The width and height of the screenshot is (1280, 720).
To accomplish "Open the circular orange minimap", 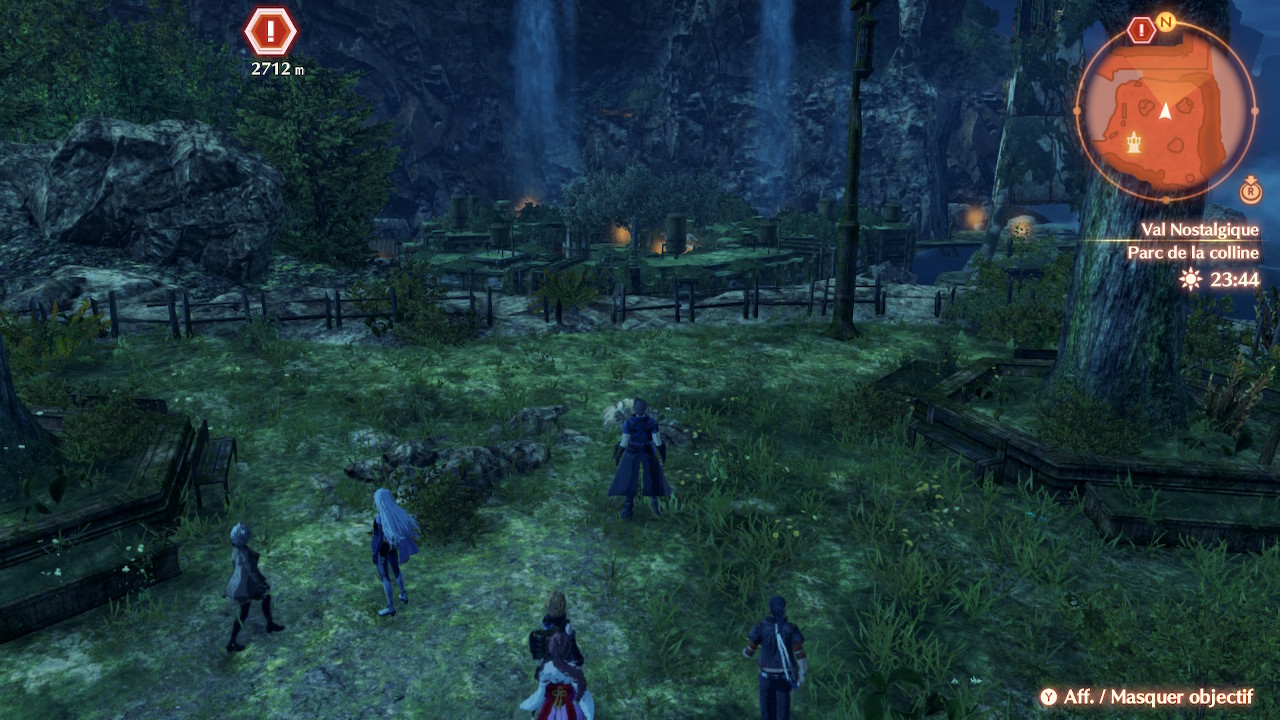I will pyautogui.click(x=1165, y=110).
